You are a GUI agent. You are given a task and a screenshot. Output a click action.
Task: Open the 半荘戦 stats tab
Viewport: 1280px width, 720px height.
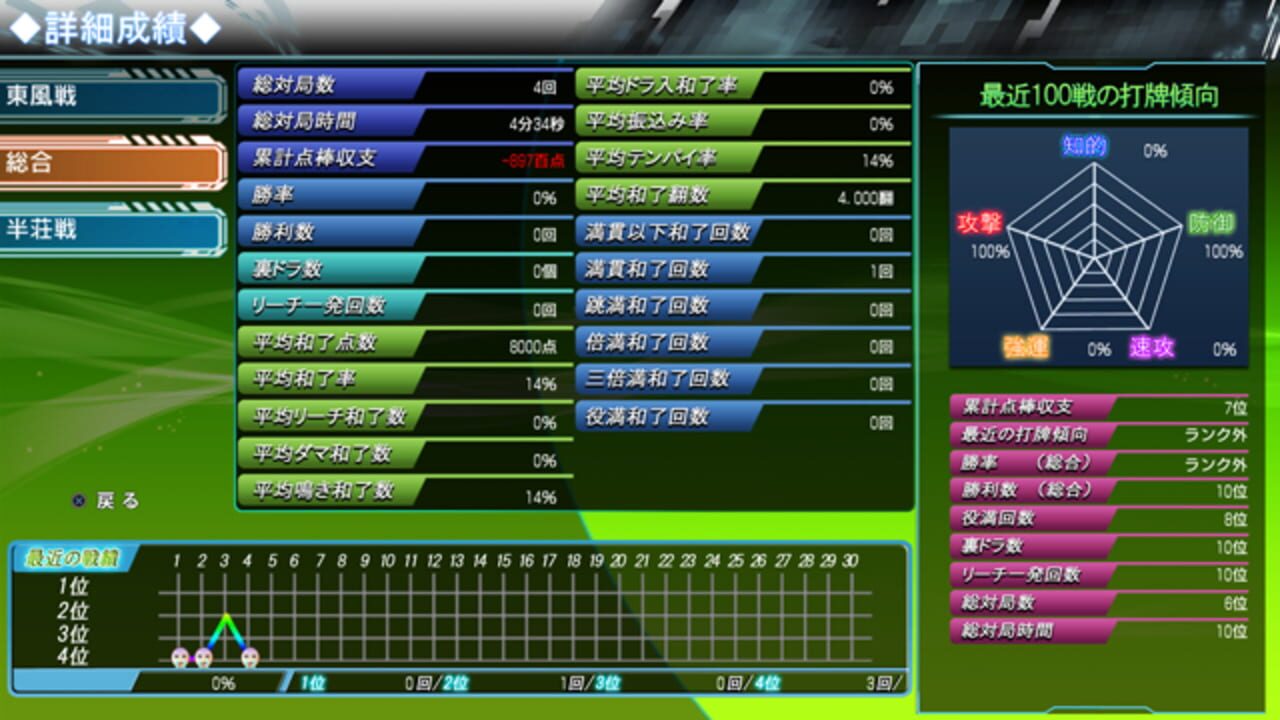tap(110, 230)
